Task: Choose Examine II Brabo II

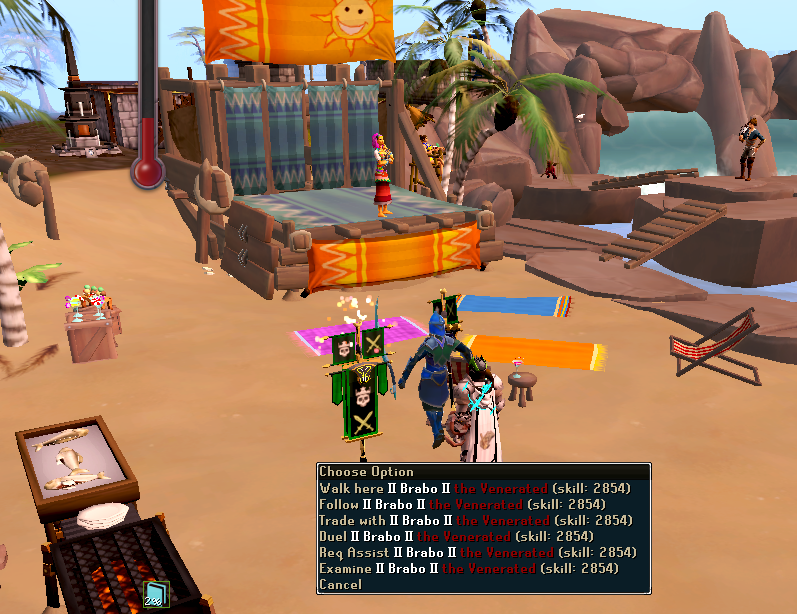Action: 476,568
